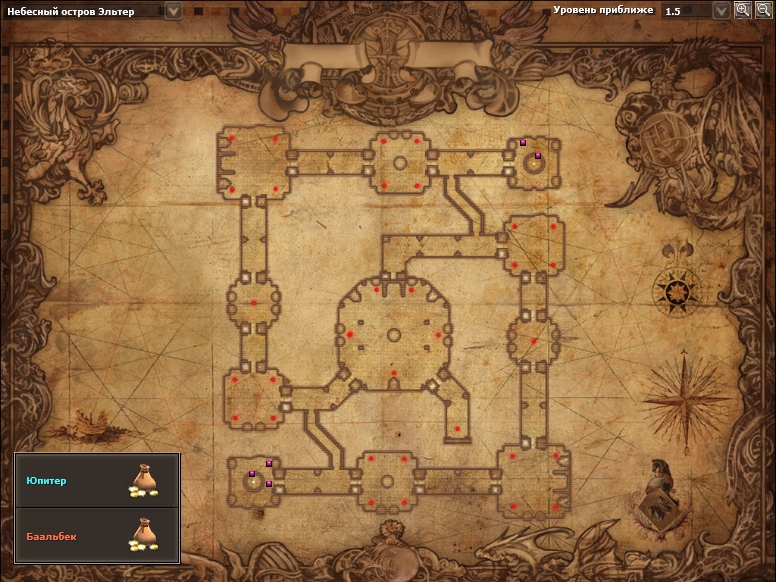The image size is (776, 582).
Task: Click the gold bag icon beside Юпитер
Action: pos(144,481)
